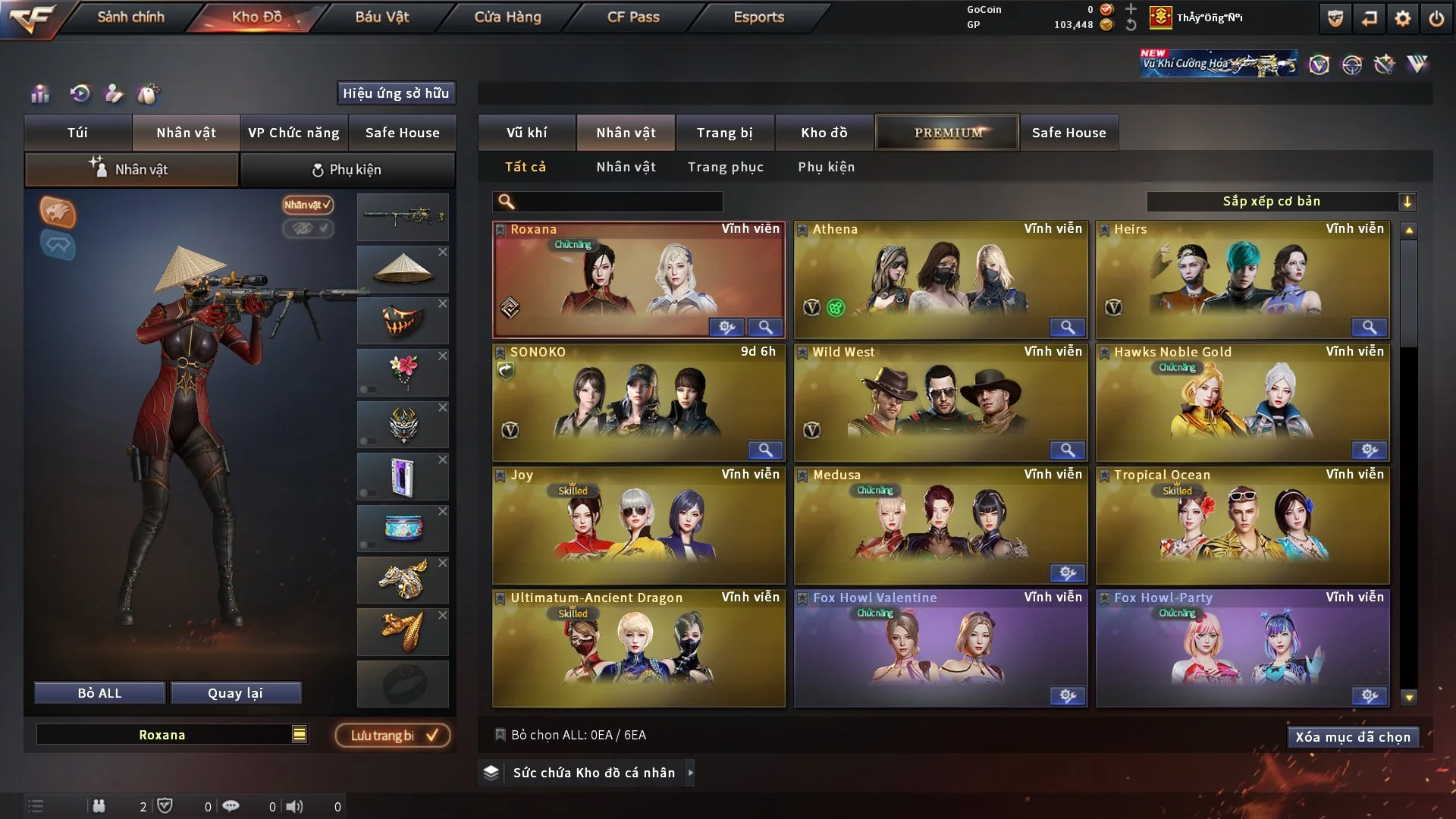This screenshot has height=819, width=1456.
Task: Open settings via the gear icon
Action: [x=1402, y=17]
